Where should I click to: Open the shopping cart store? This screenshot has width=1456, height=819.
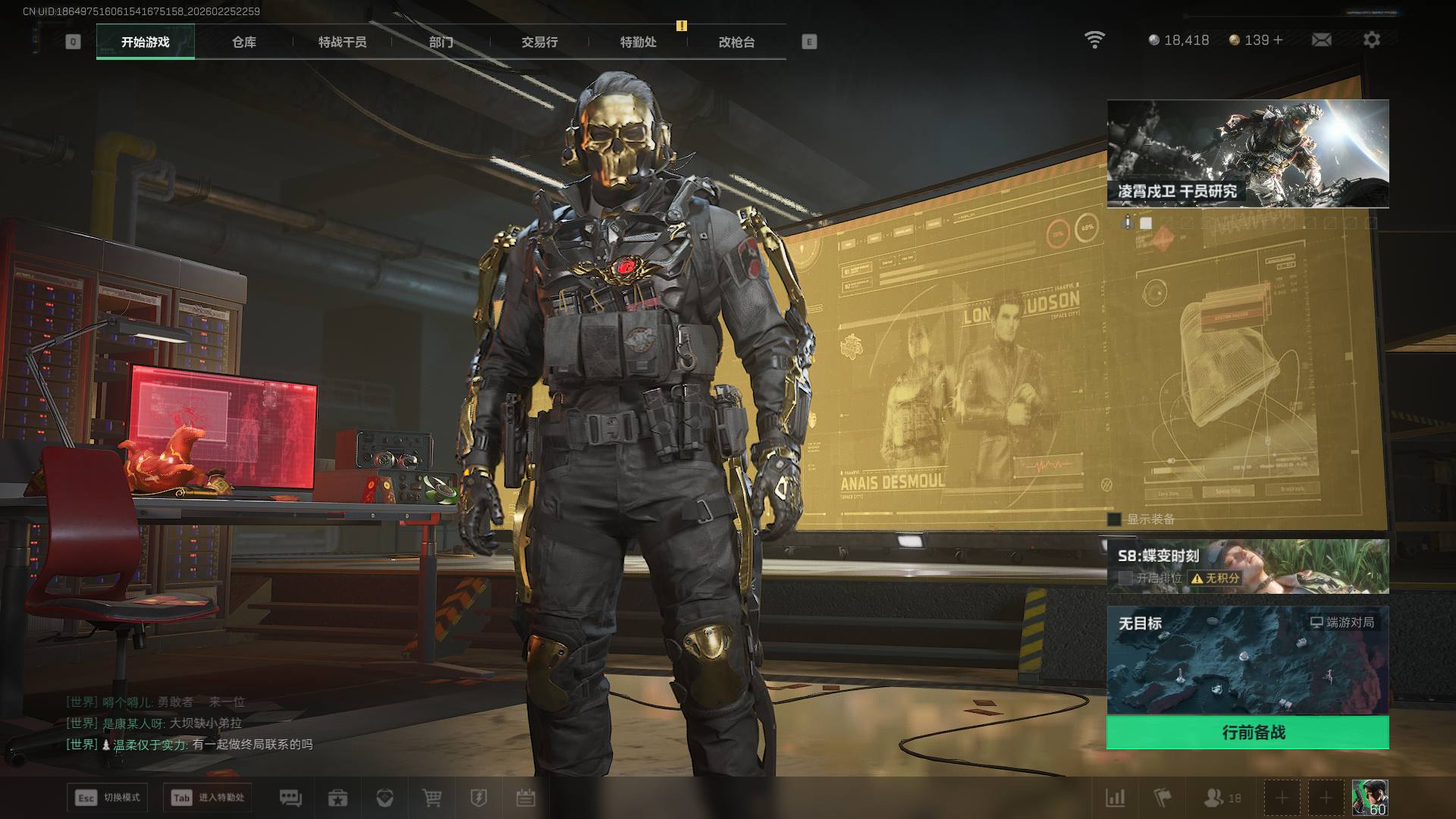tap(431, 798)
